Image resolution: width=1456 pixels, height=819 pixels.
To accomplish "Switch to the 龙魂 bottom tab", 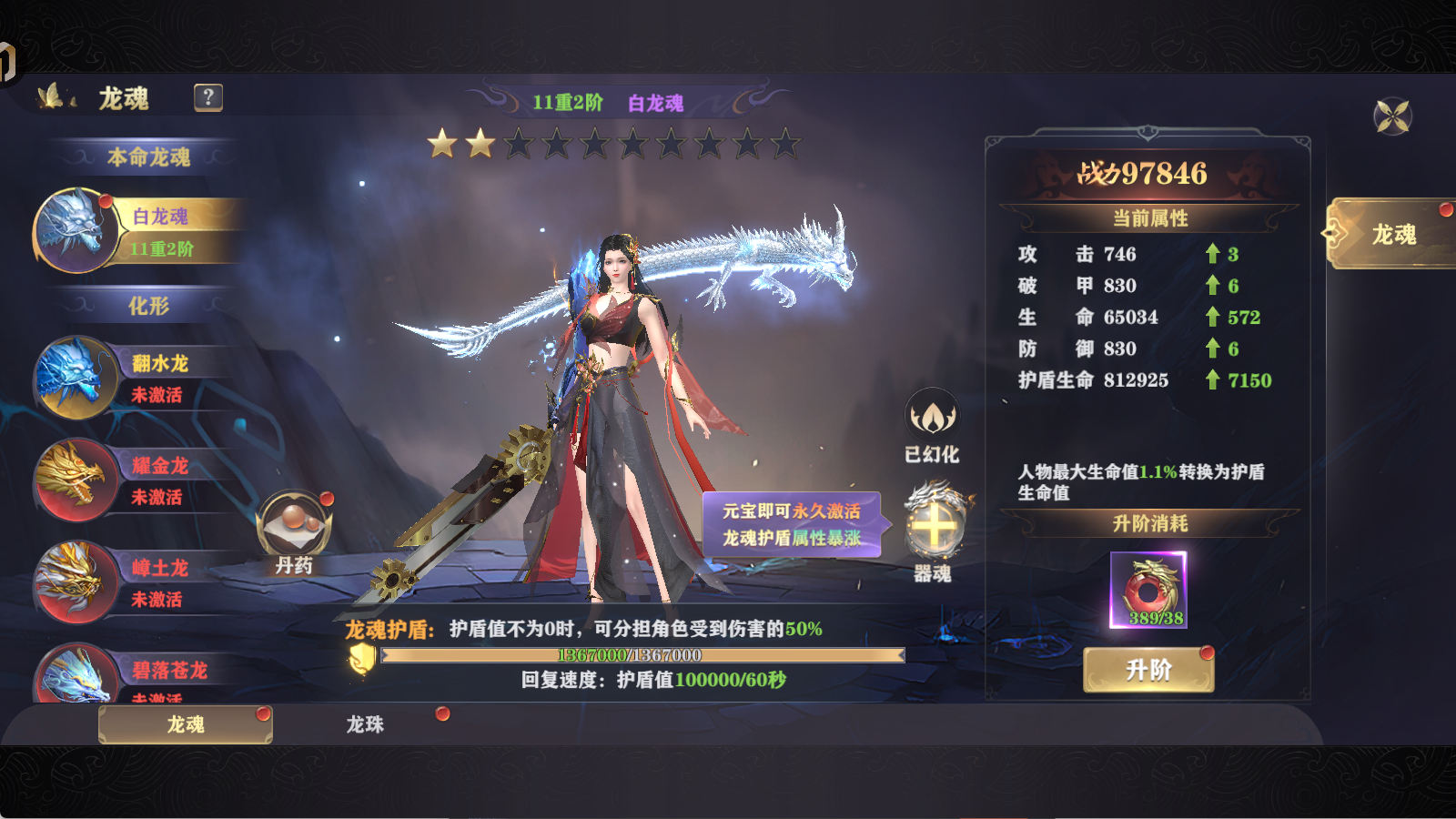I will [187, 725].
